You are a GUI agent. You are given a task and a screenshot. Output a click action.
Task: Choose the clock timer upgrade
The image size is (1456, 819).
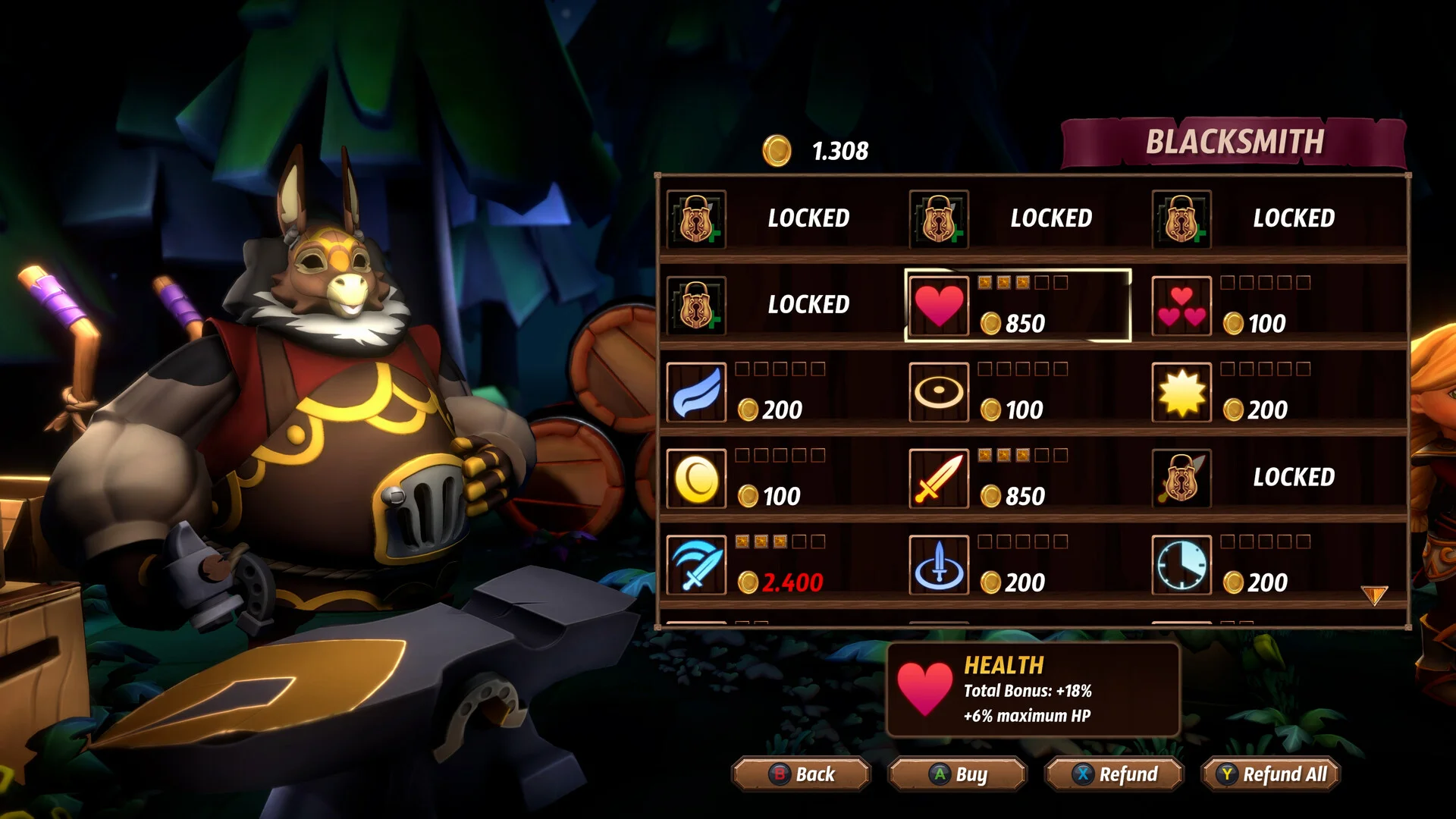(1181, 565)
